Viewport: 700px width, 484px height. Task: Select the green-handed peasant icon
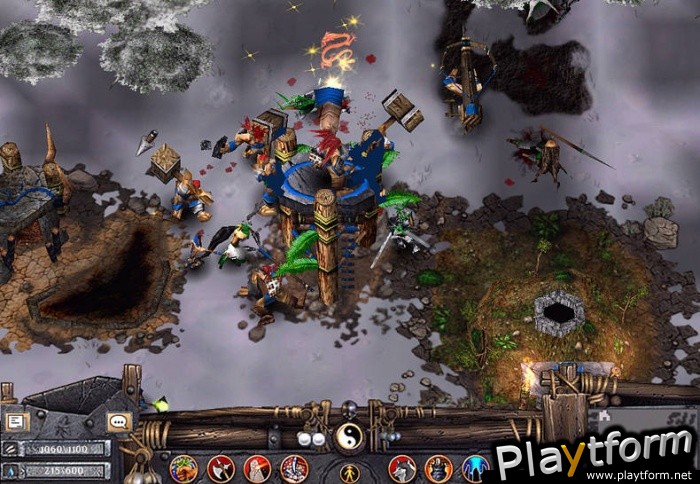point(183,467)
